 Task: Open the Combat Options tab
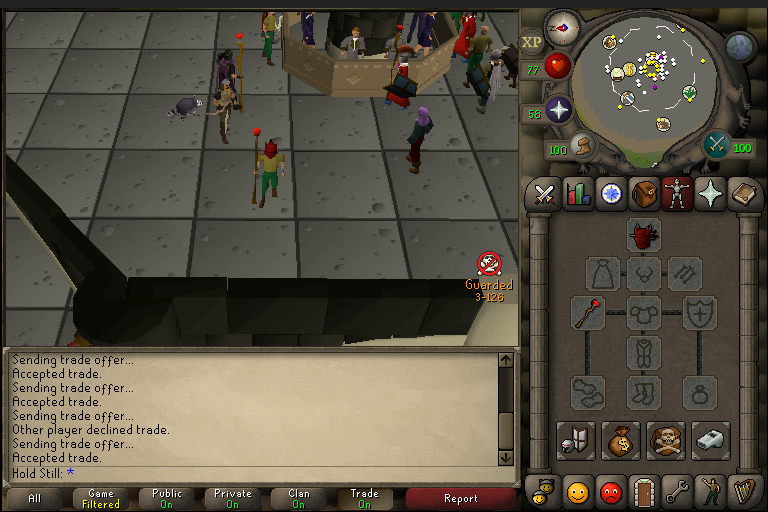pos(544,193)
